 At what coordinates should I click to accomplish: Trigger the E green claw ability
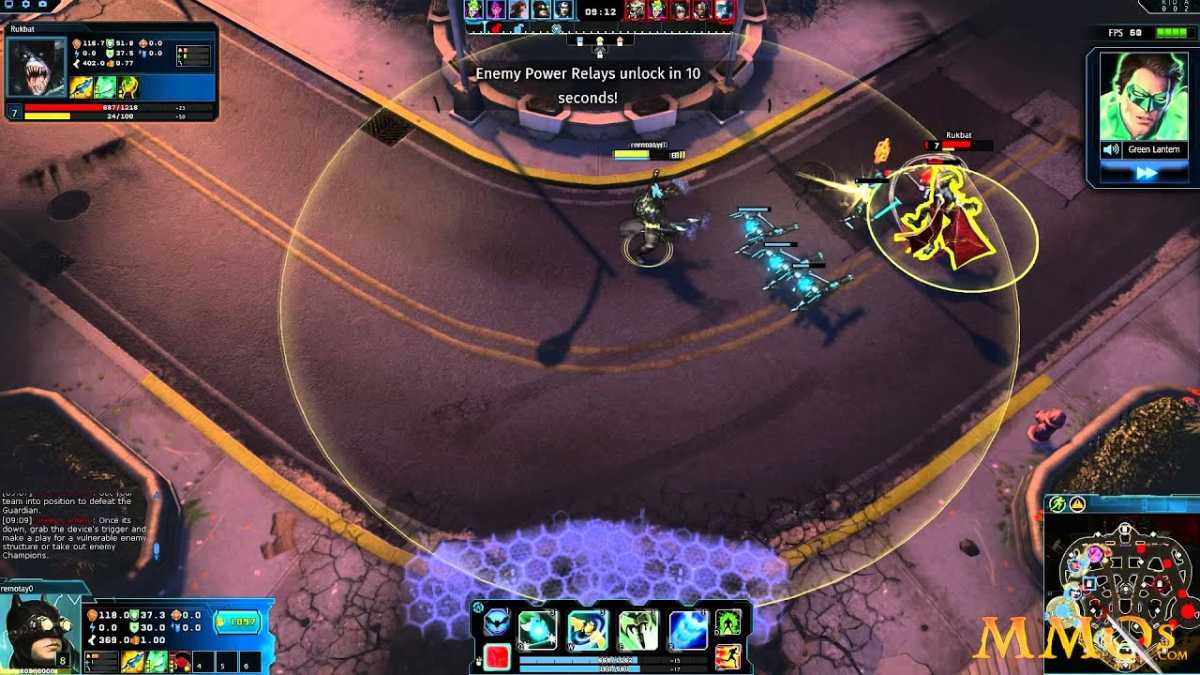click(638, 630)
